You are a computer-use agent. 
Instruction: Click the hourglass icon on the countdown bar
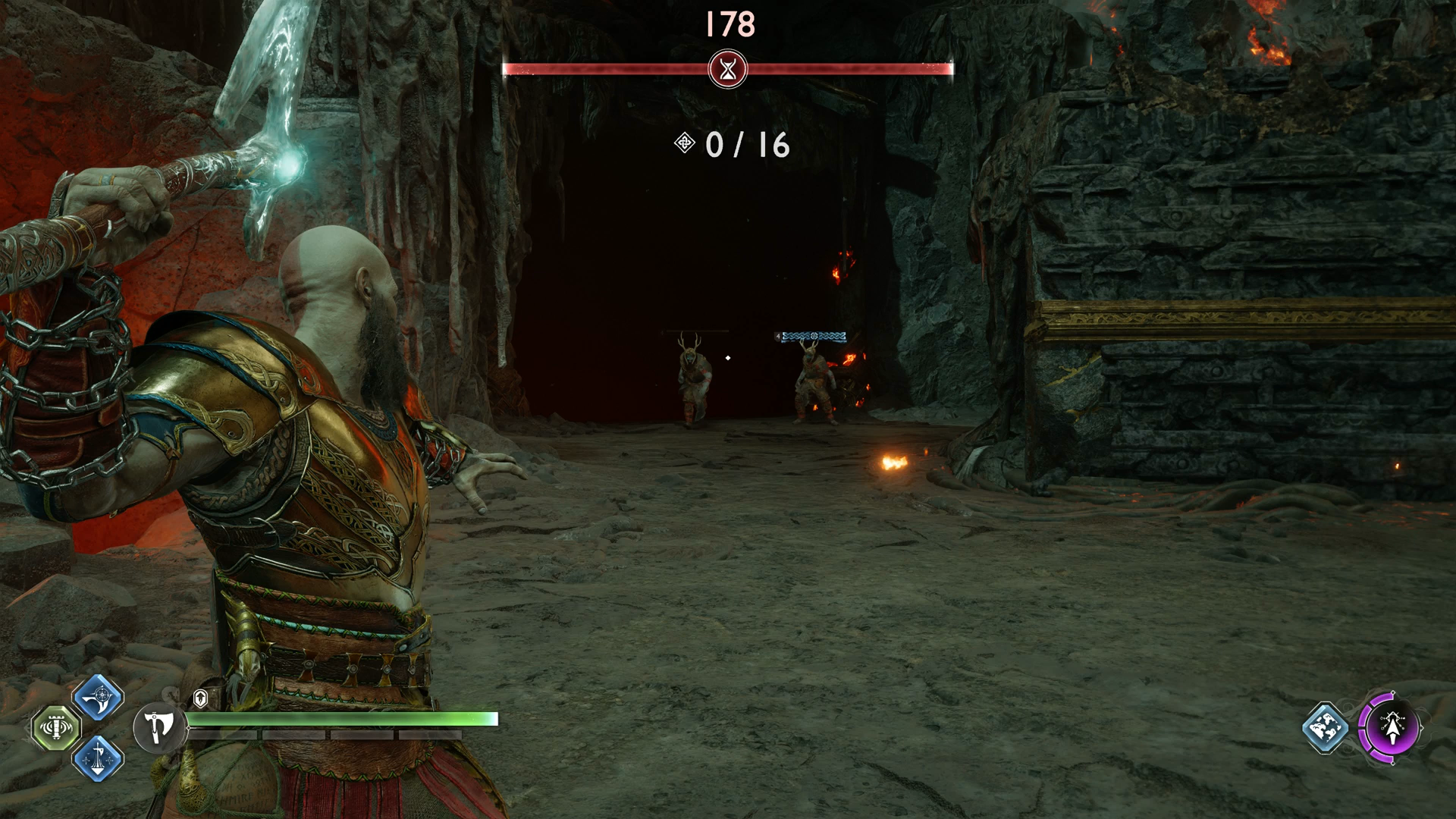point(727,68)
